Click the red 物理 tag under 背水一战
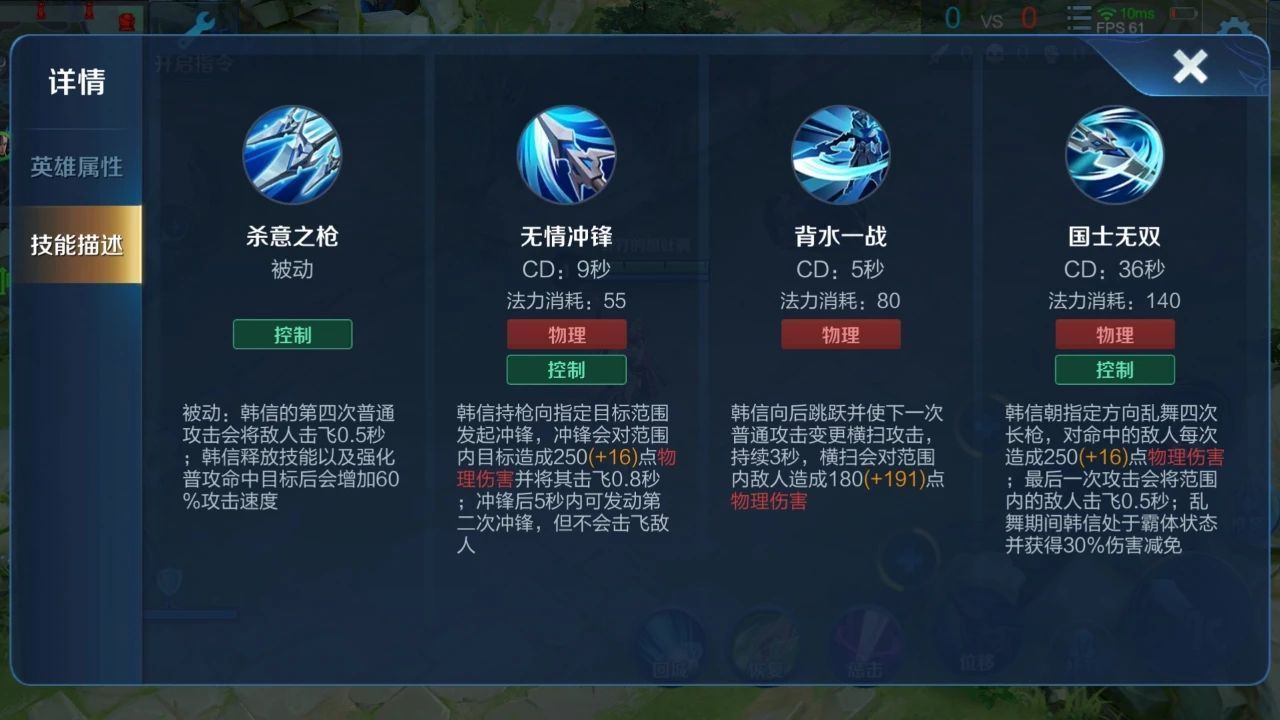 841,334
